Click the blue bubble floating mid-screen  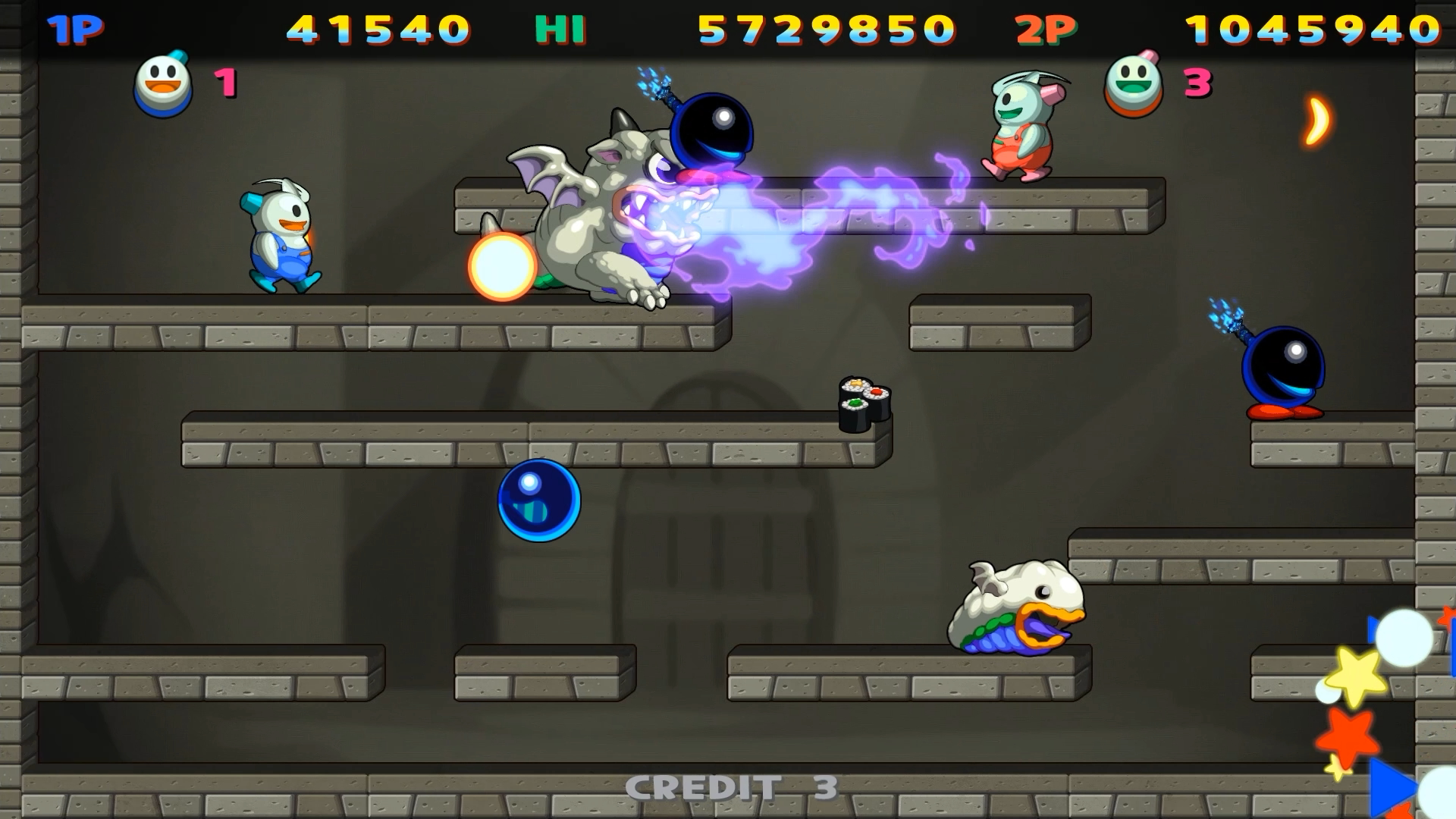coord(538,500)
